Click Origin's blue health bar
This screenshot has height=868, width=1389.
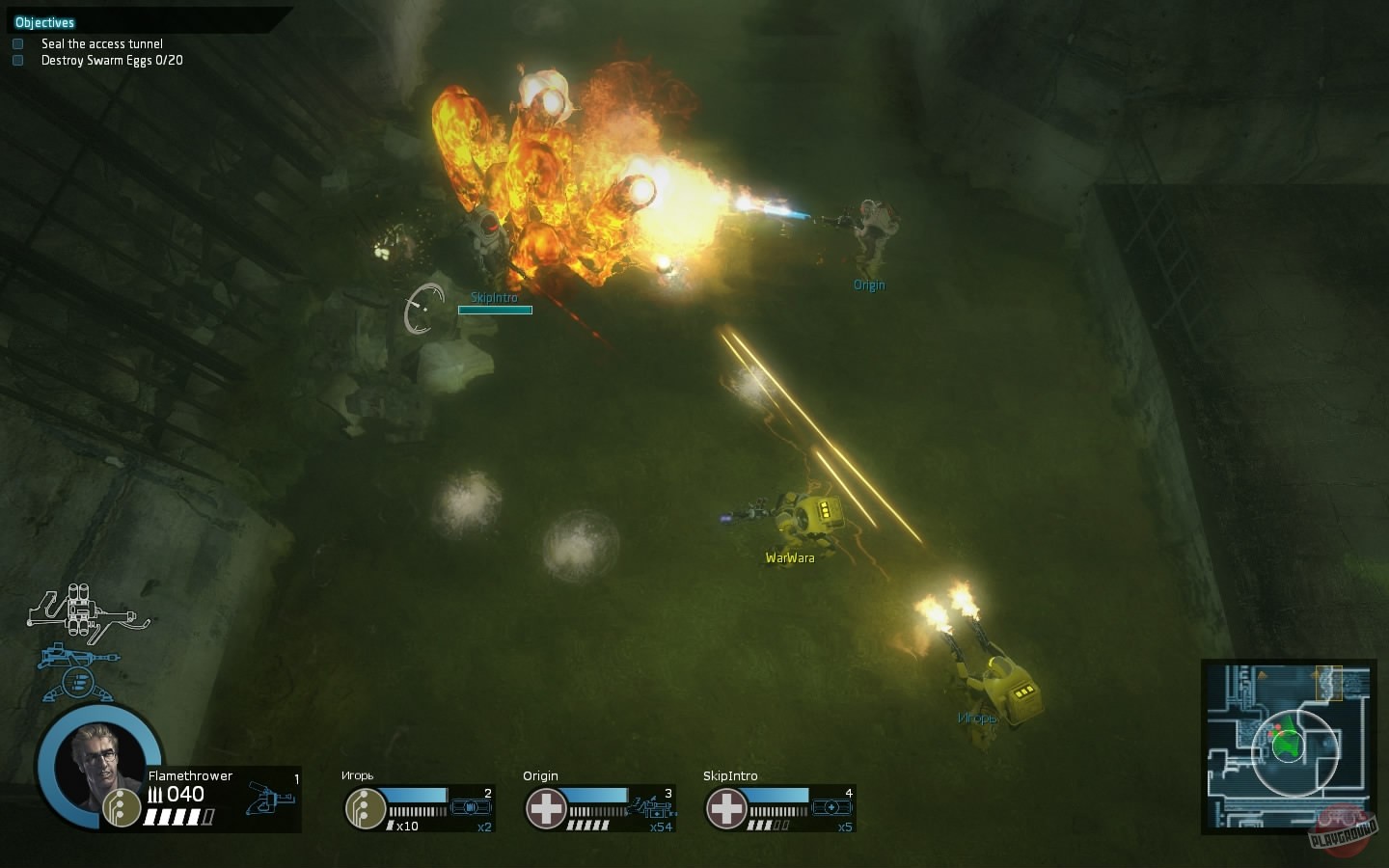pyautogui.click(x=598, y=797)
